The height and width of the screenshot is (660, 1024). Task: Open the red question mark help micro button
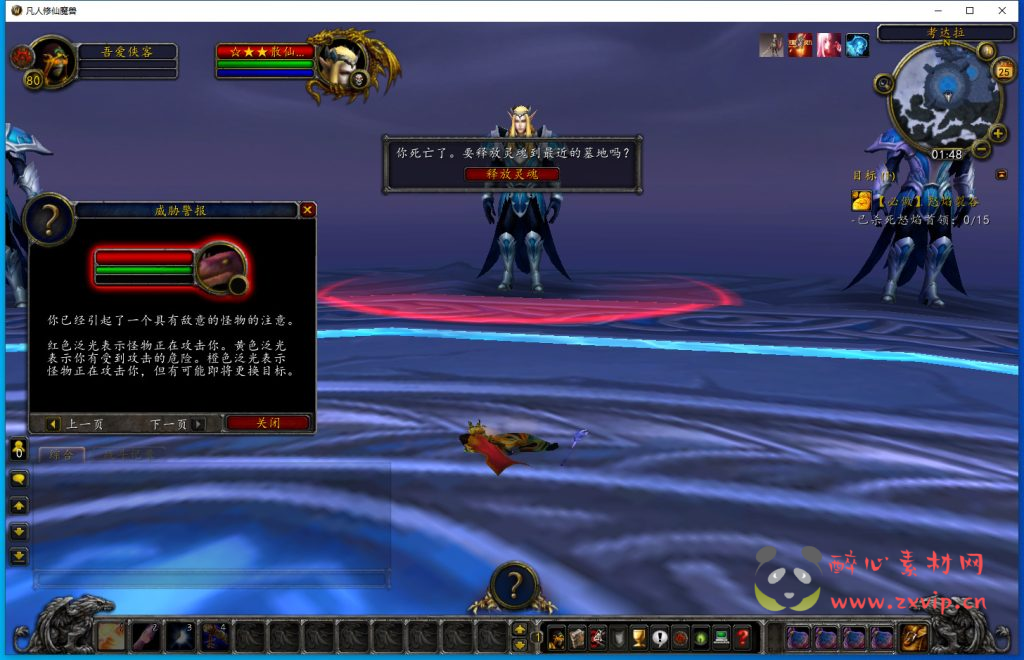coord(742,637)
